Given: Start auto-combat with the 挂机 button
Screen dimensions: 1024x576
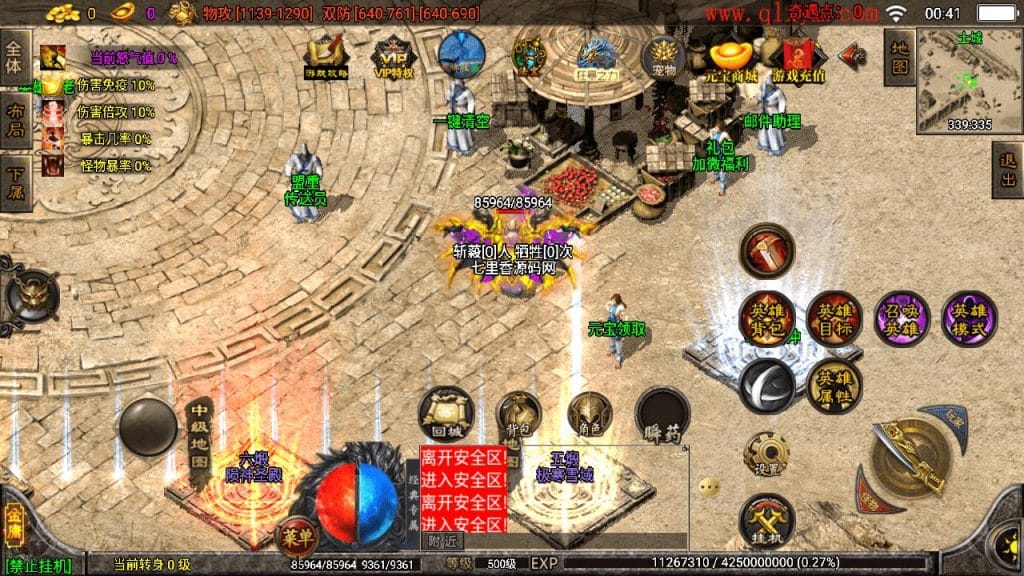Looking at the screenshot, I should (x=767, y=521).
